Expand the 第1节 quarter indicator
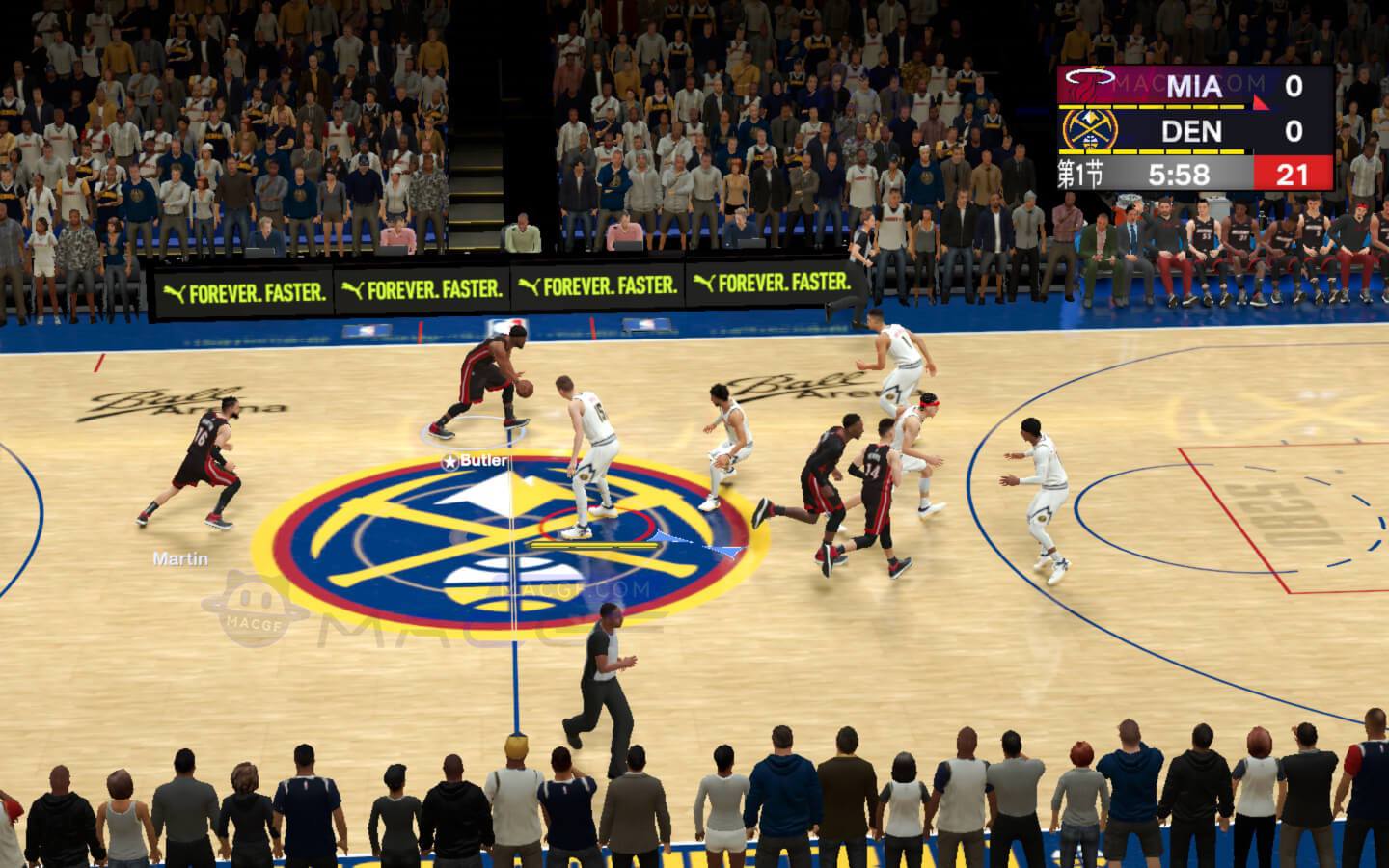The width and height of the screenshot is (1389, 868). pos(1078,175)
